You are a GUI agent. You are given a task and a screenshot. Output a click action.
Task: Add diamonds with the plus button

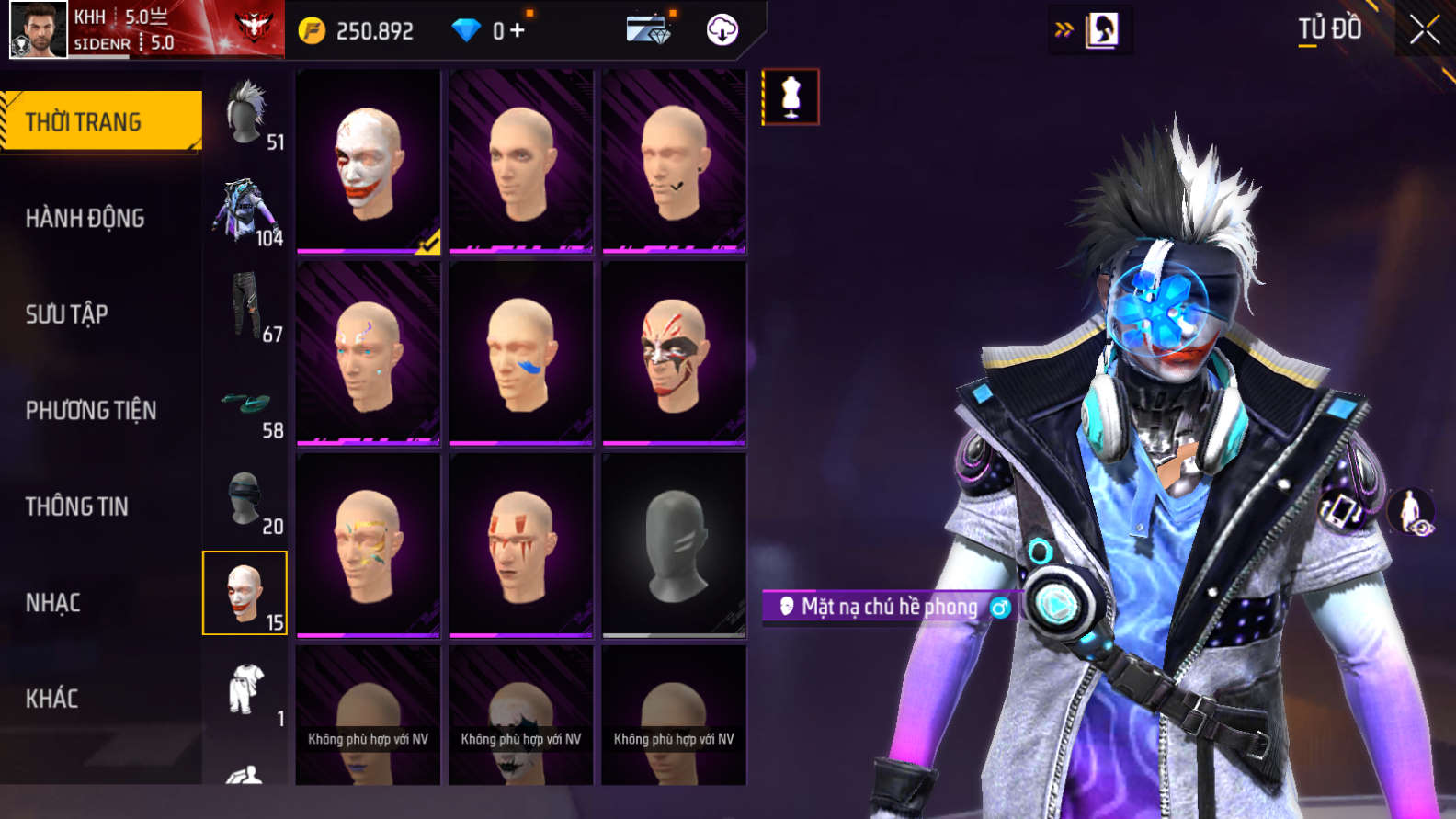(517, 30)
